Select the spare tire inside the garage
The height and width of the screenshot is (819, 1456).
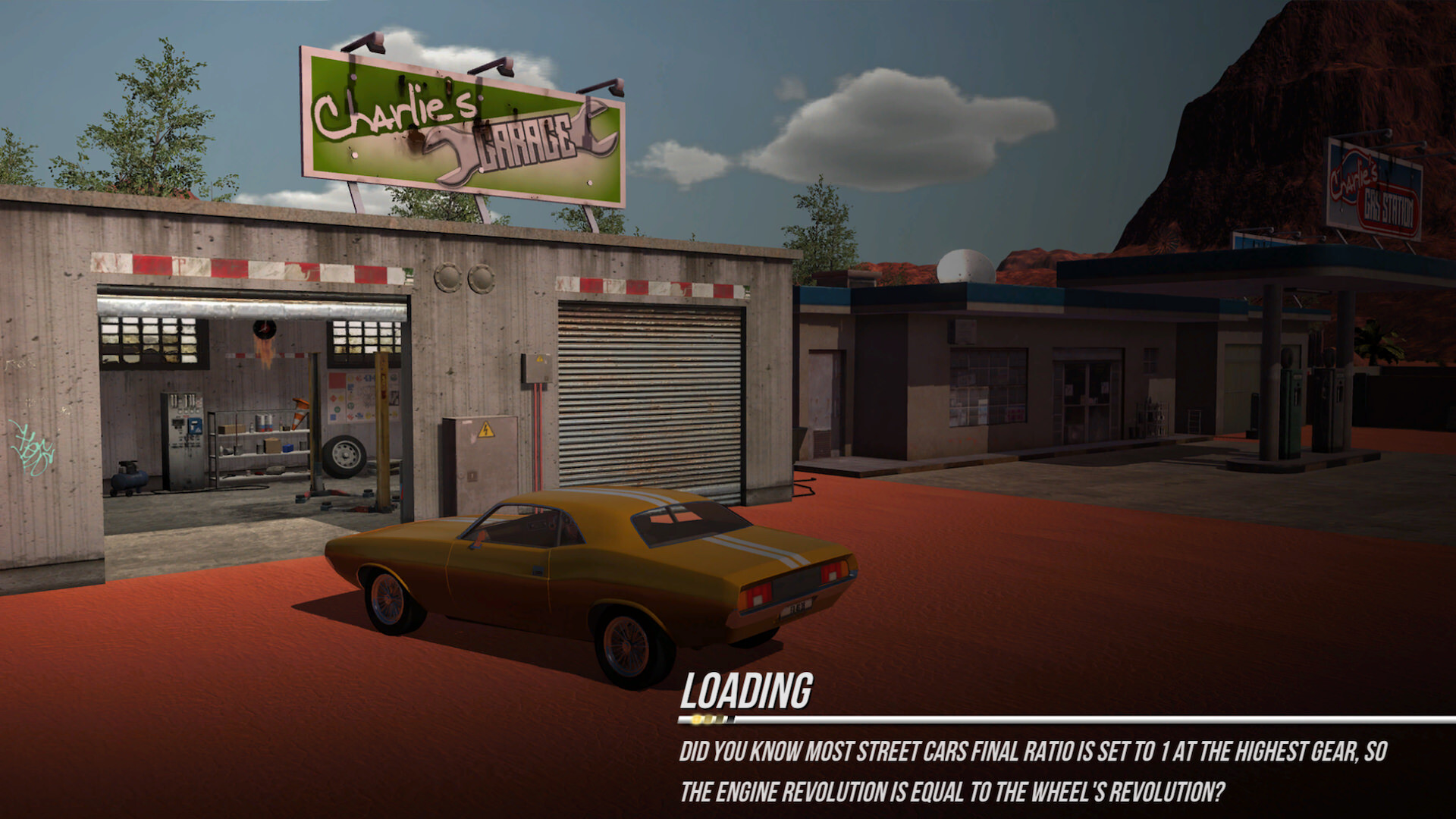coord(343,455)
